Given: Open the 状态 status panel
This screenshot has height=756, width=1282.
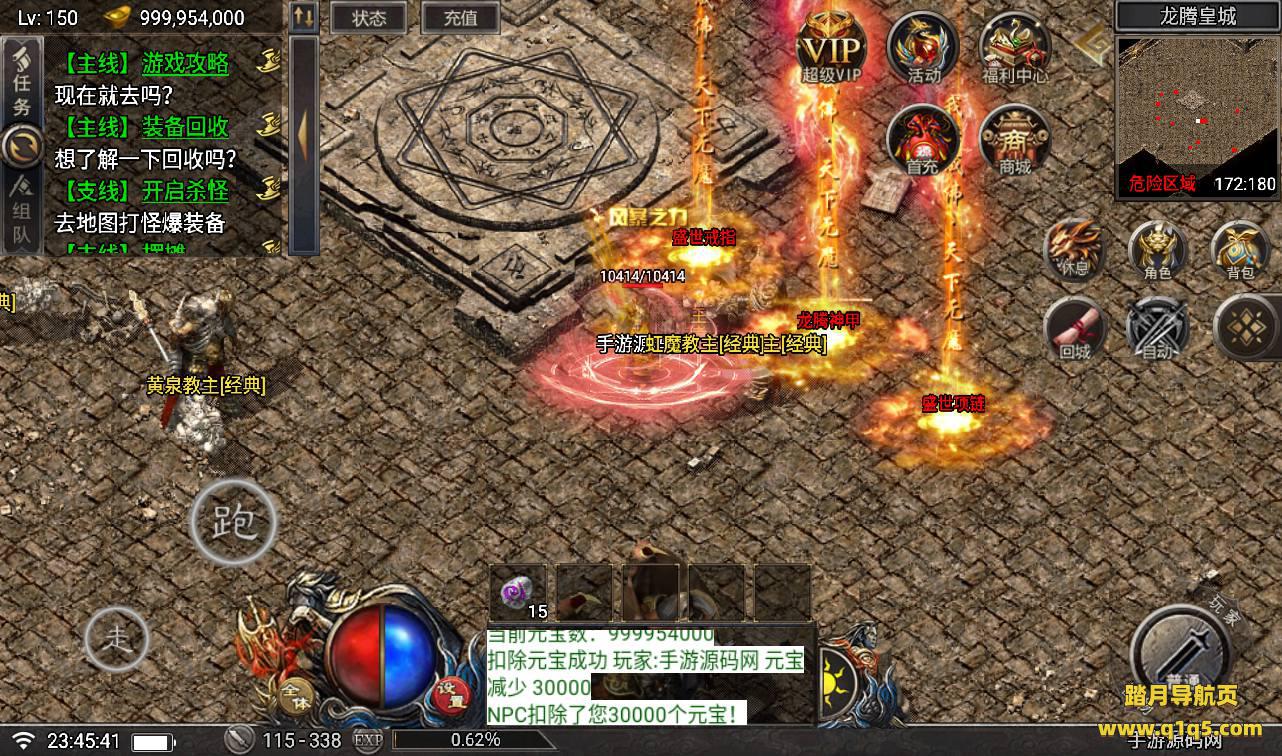Looking at the screenshot, I should (369, 18).
